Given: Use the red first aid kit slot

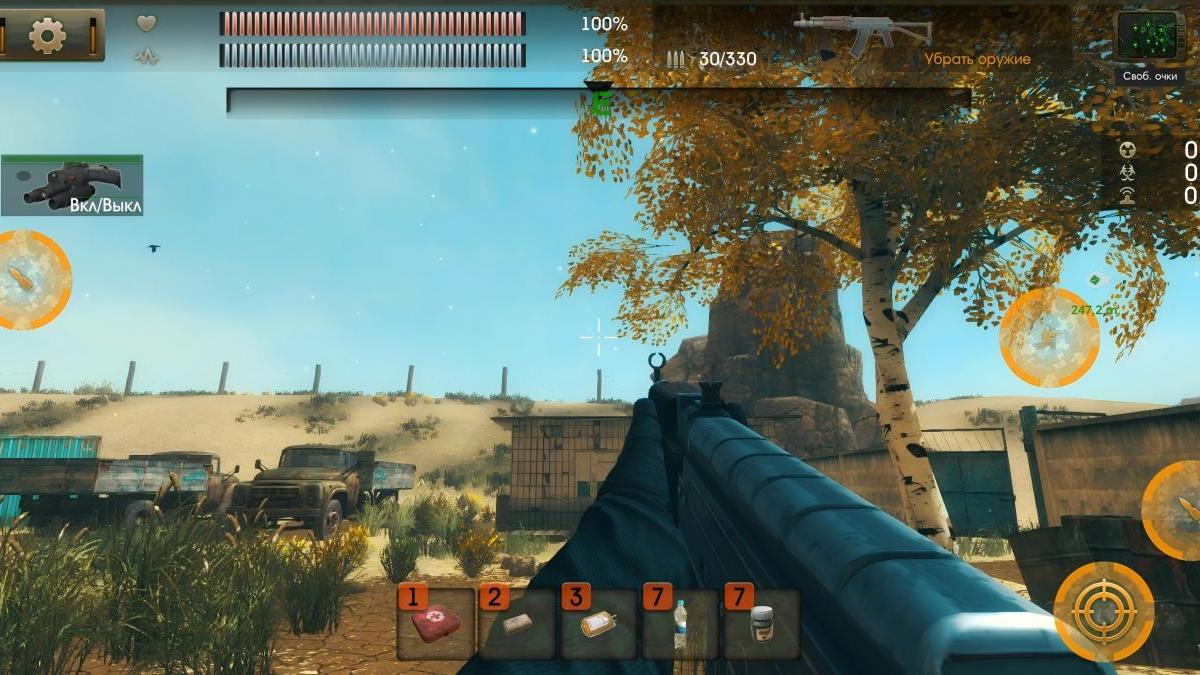Looking at the screenshot, I should coord(436,624).
